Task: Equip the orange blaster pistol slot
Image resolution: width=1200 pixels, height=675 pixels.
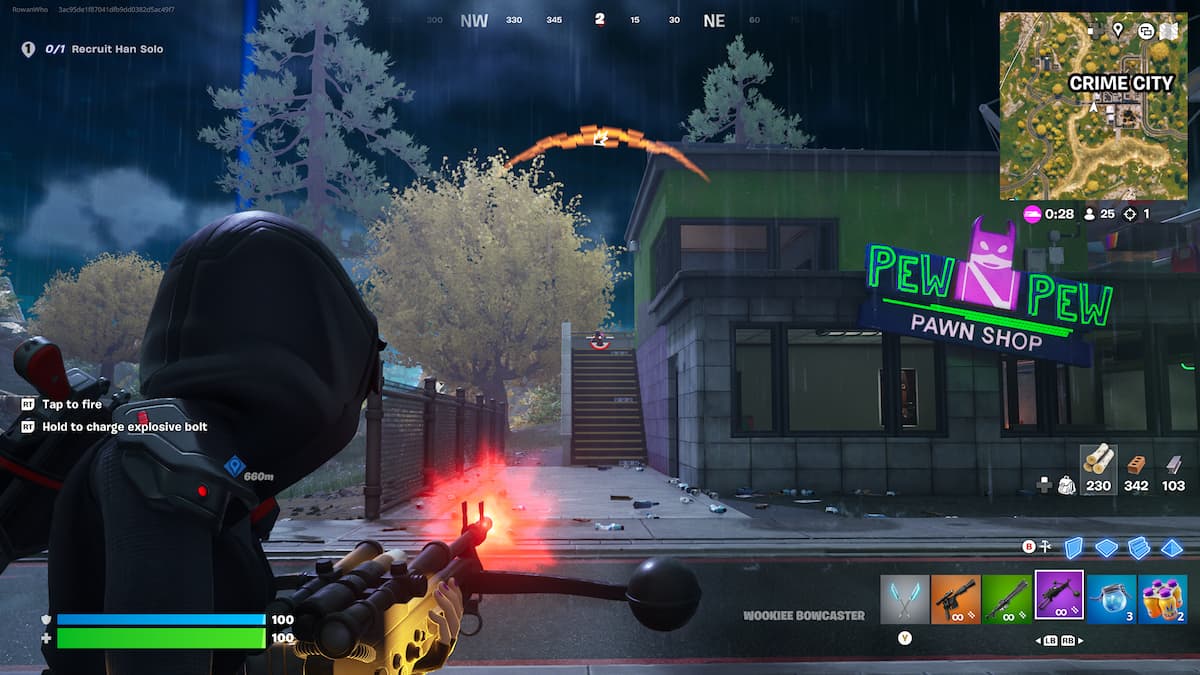Action: (956, 598)
